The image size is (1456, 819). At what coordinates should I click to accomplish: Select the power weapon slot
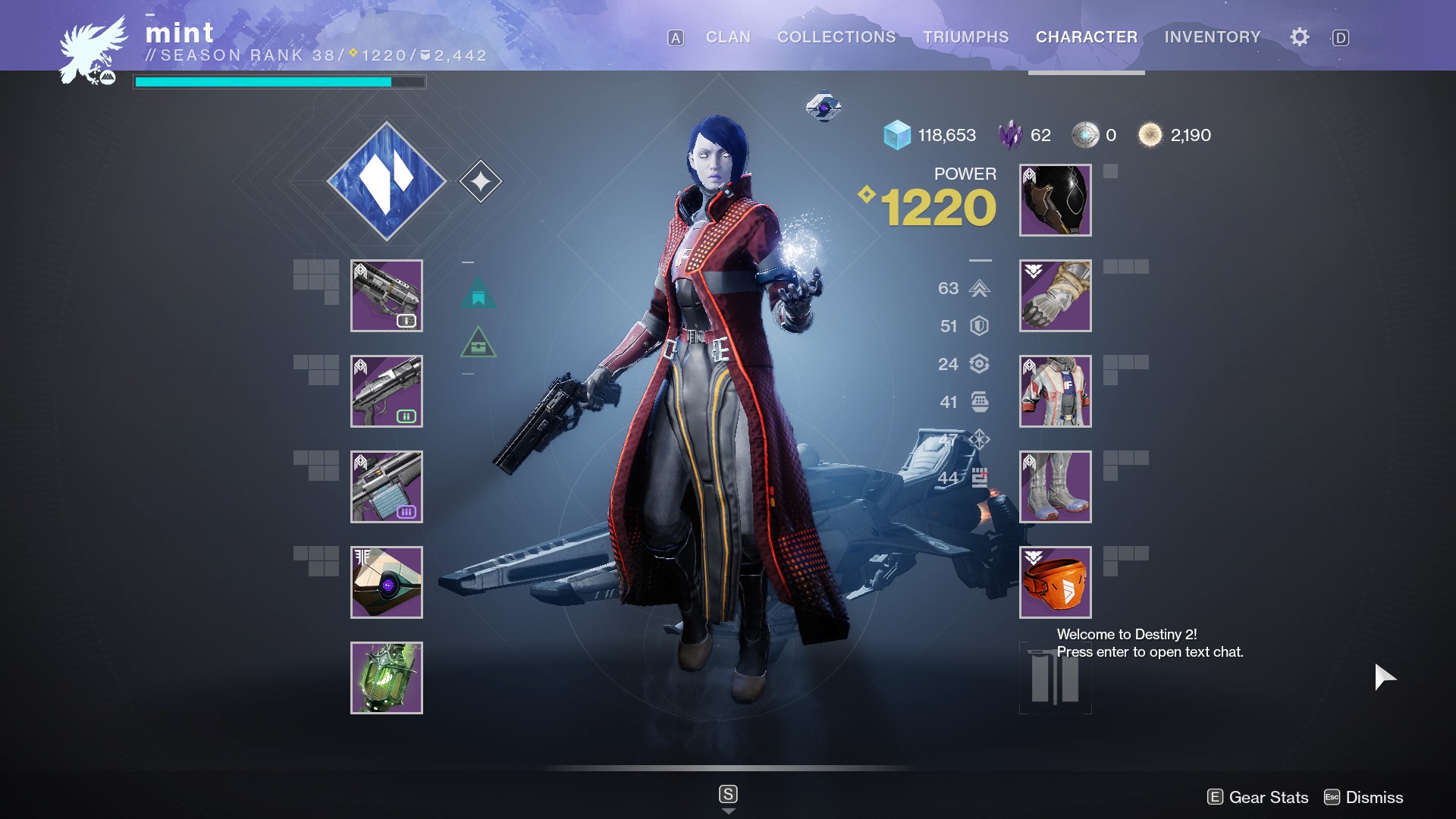[x=387, y=487]
